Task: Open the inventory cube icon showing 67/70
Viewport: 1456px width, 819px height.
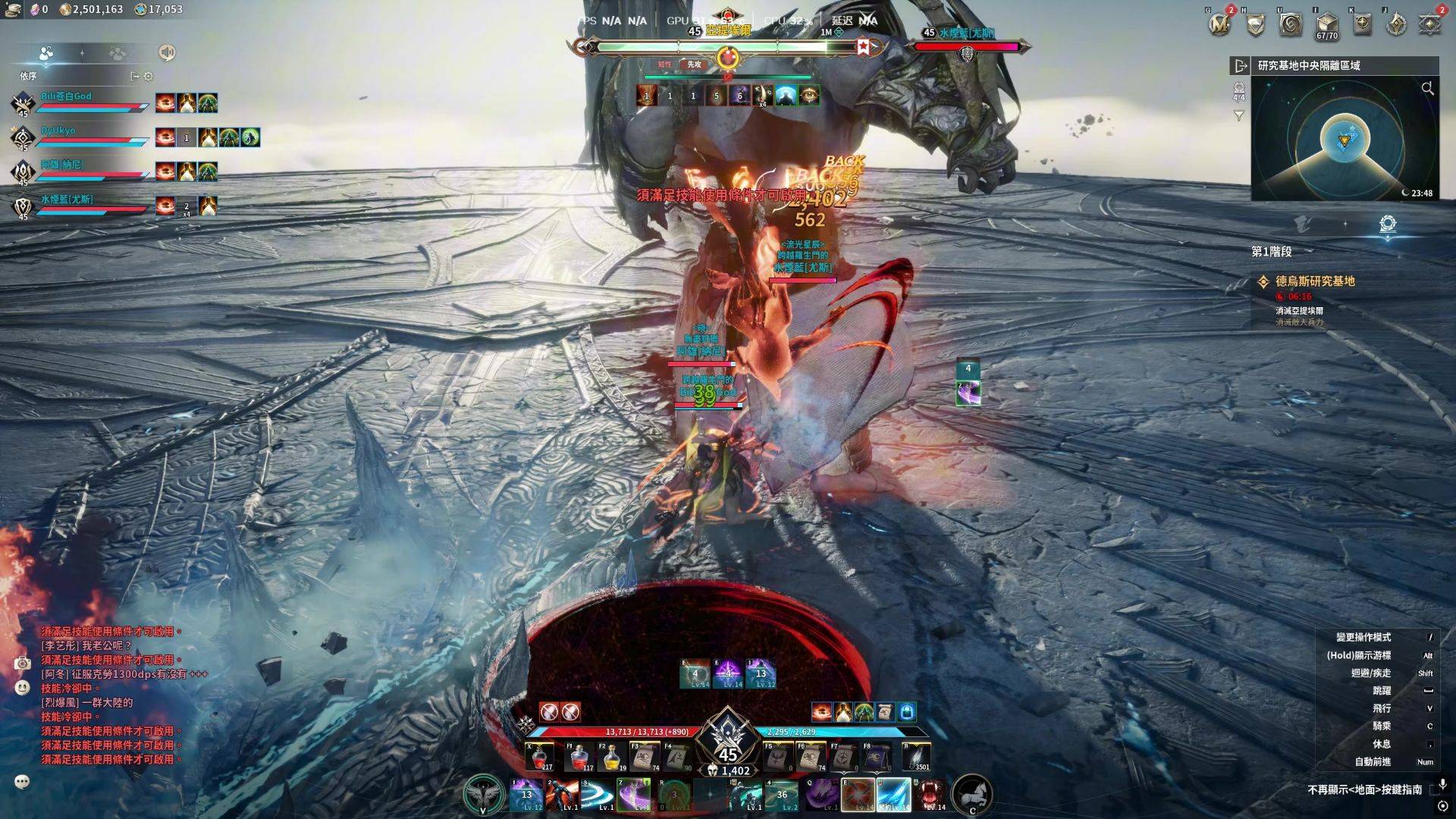Action: point(1326,24)
